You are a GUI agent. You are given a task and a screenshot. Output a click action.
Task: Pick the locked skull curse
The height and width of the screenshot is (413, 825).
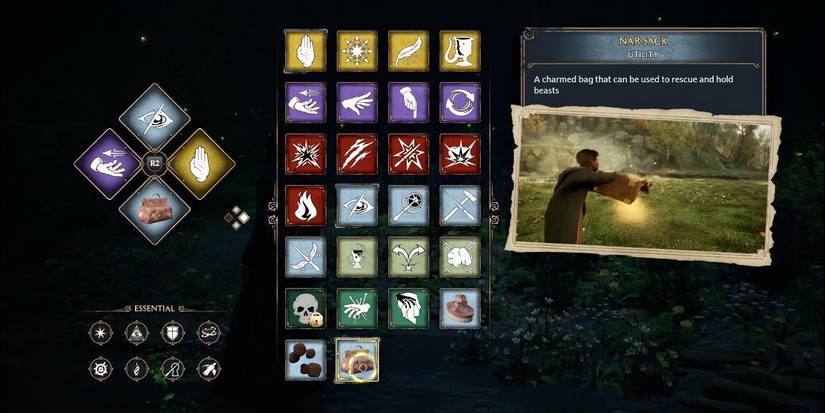[x=305, y=309]
